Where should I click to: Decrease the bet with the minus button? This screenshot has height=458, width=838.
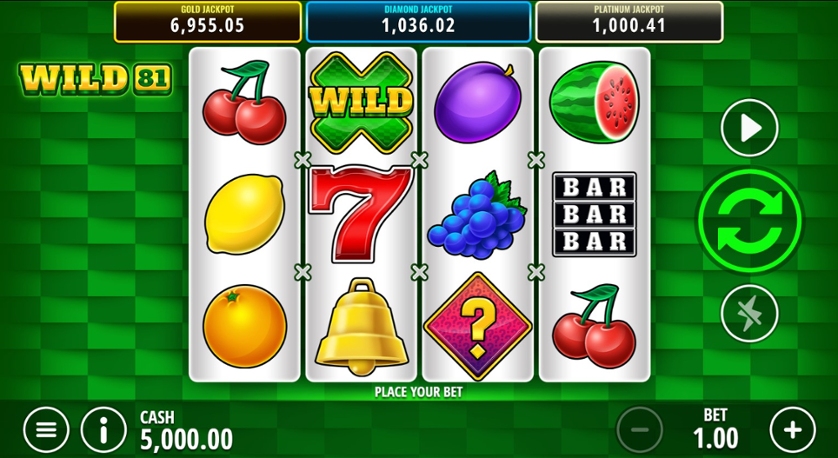tap(640, 430)
